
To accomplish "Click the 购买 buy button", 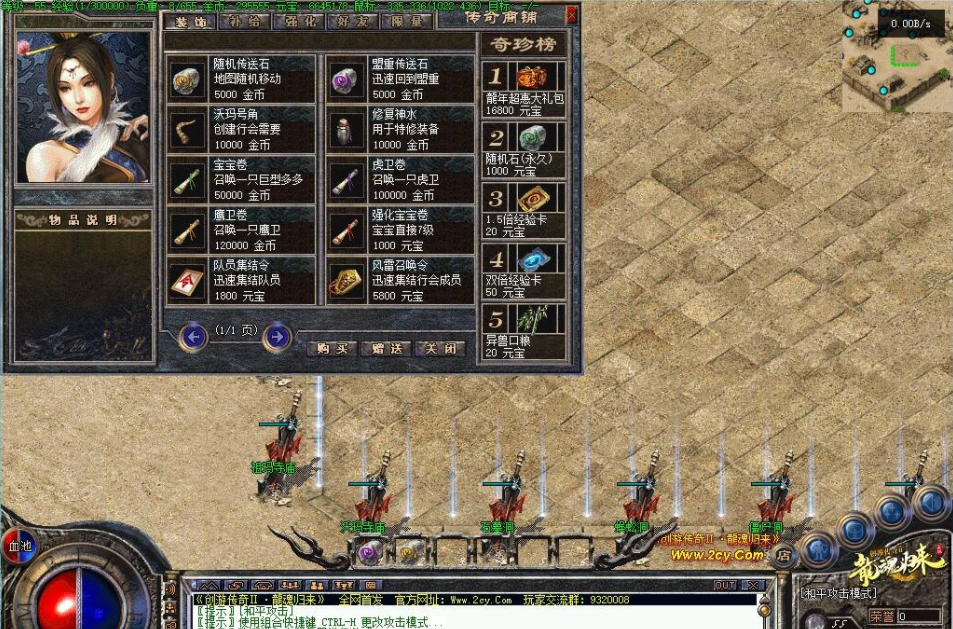I will pos(332,348).
